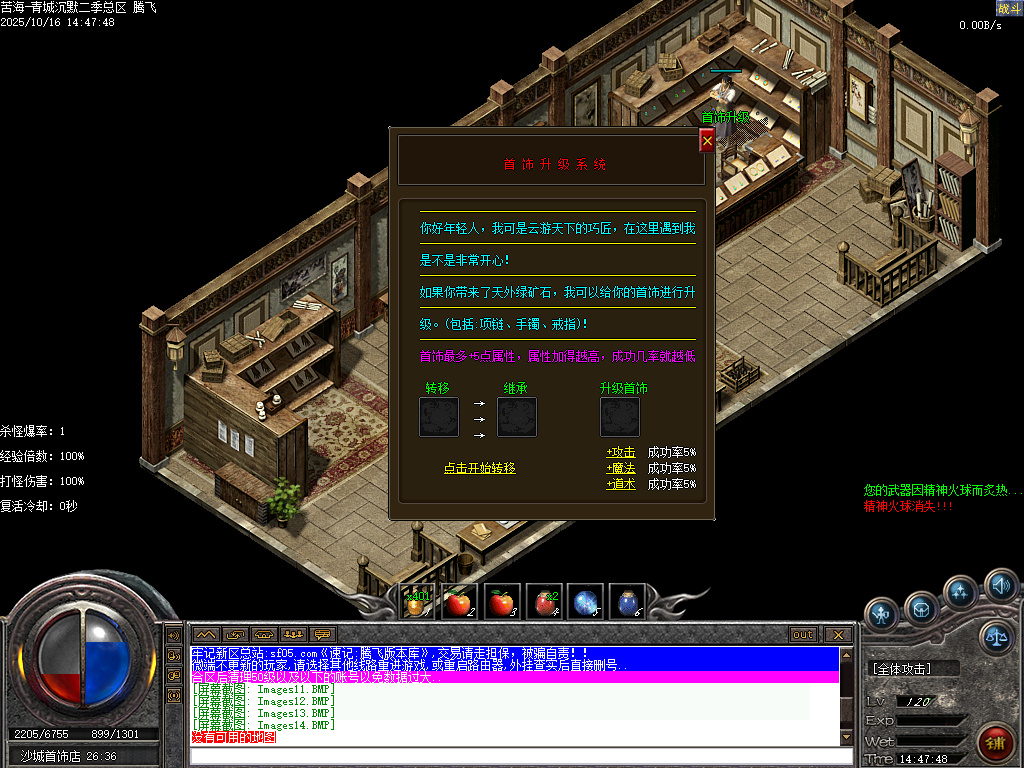Screen dimensions: 1024x768
Task: Use the red apple in hotbar slot 2
Action: coord(458,602)
